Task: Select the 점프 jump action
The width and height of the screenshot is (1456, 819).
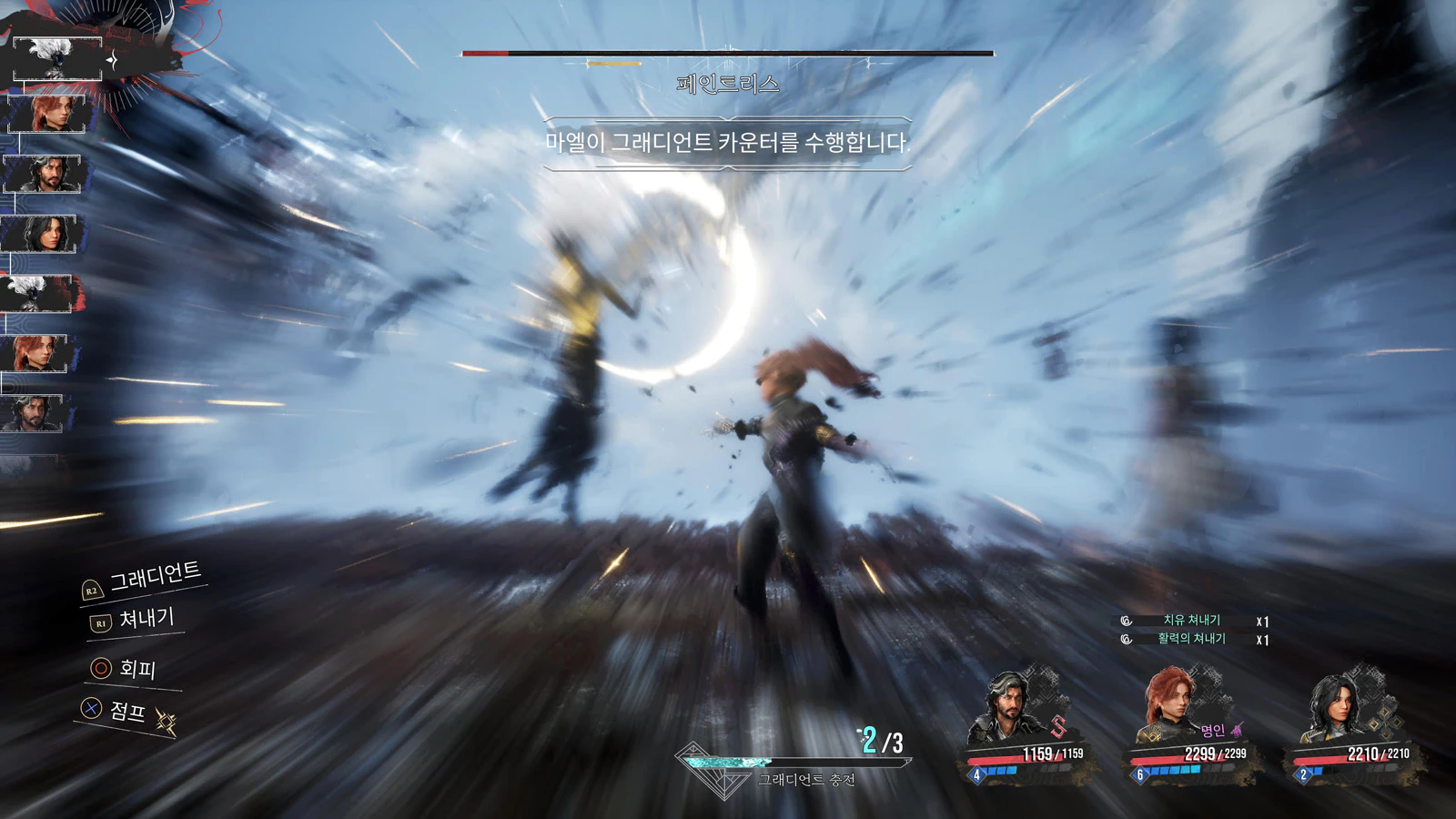Action: (126, 710)
